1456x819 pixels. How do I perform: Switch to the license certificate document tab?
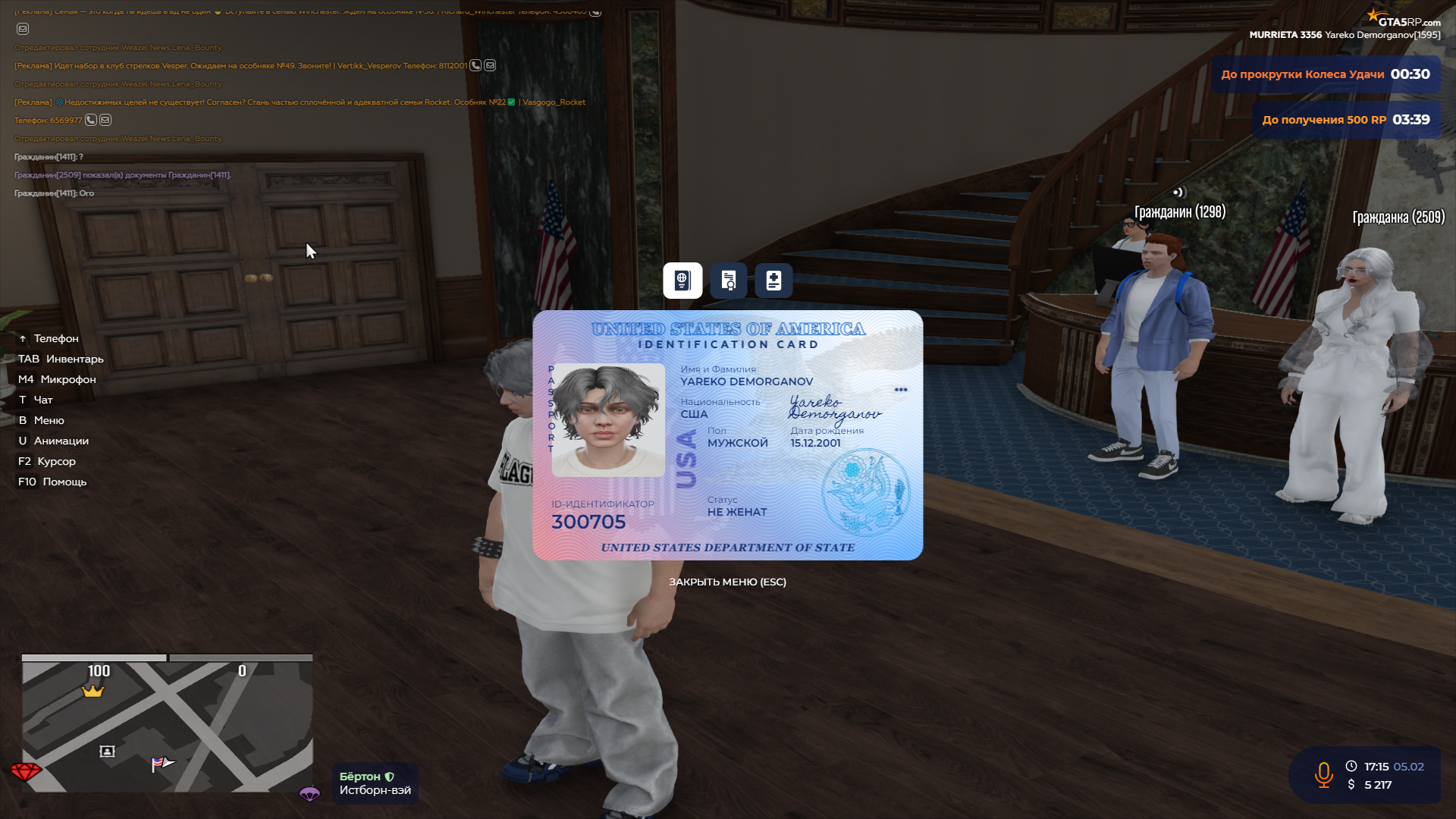(727, 280)
